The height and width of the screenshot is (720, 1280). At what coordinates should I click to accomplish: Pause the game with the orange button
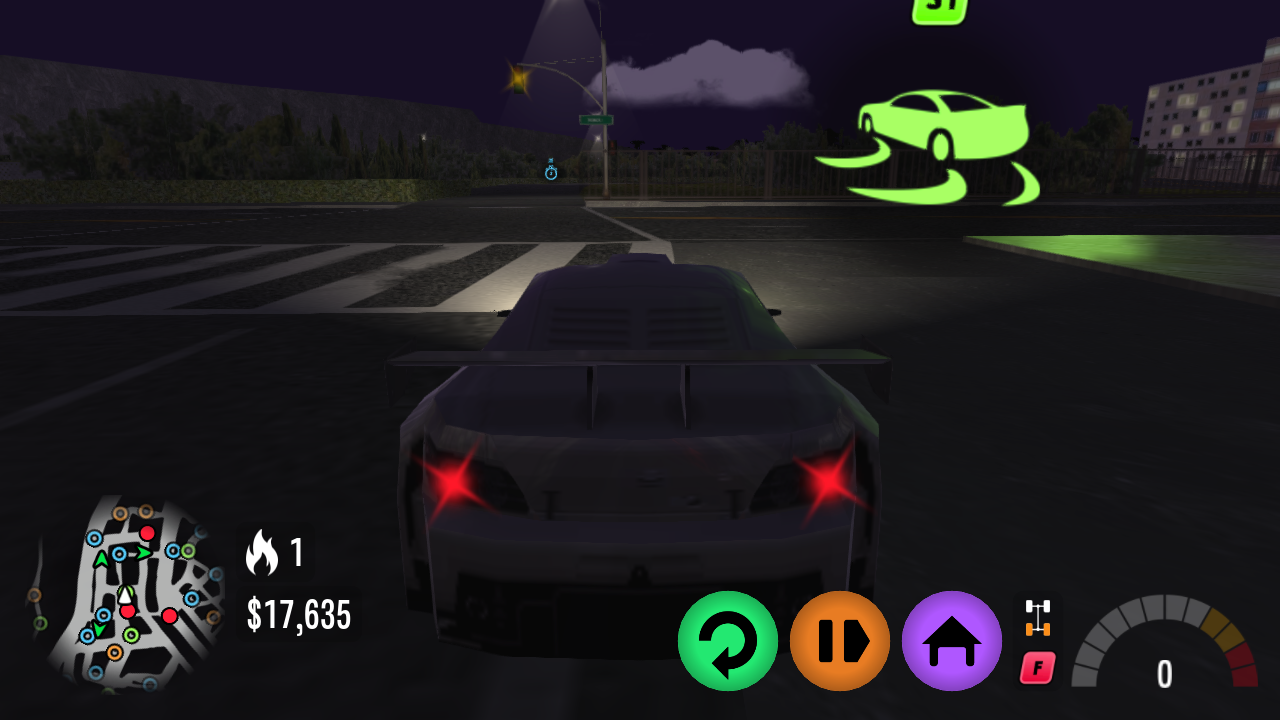[839, 640]
